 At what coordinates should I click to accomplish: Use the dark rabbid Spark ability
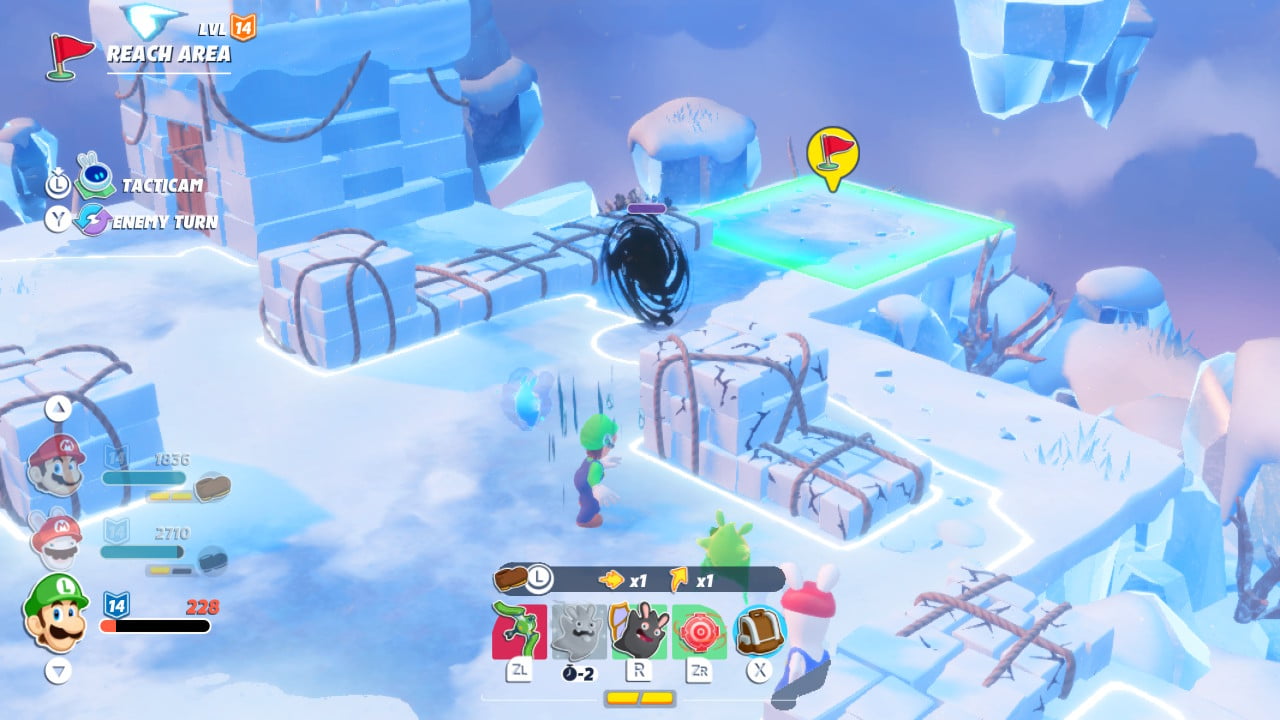click(638, 631)
